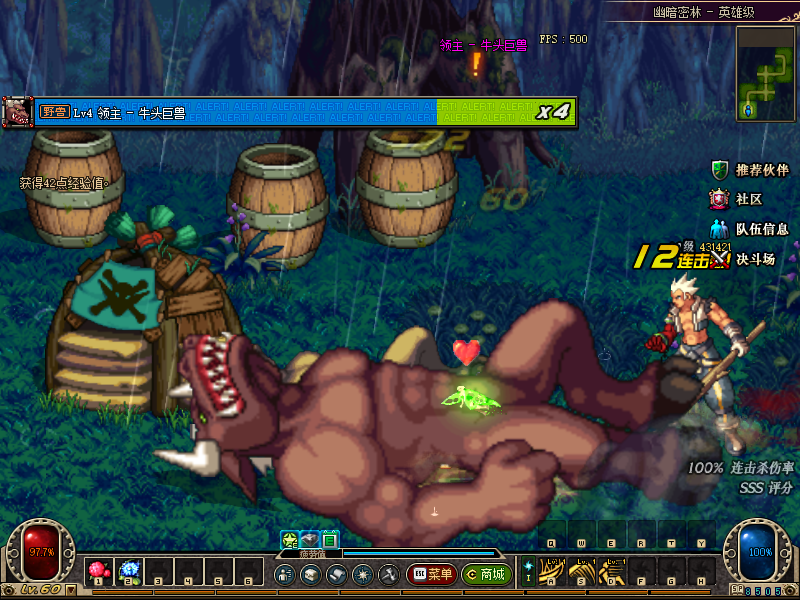The width and height of the screenshot is (800, 600).
Task: Click the green star buff icon
Action: [x=290, y=540]
